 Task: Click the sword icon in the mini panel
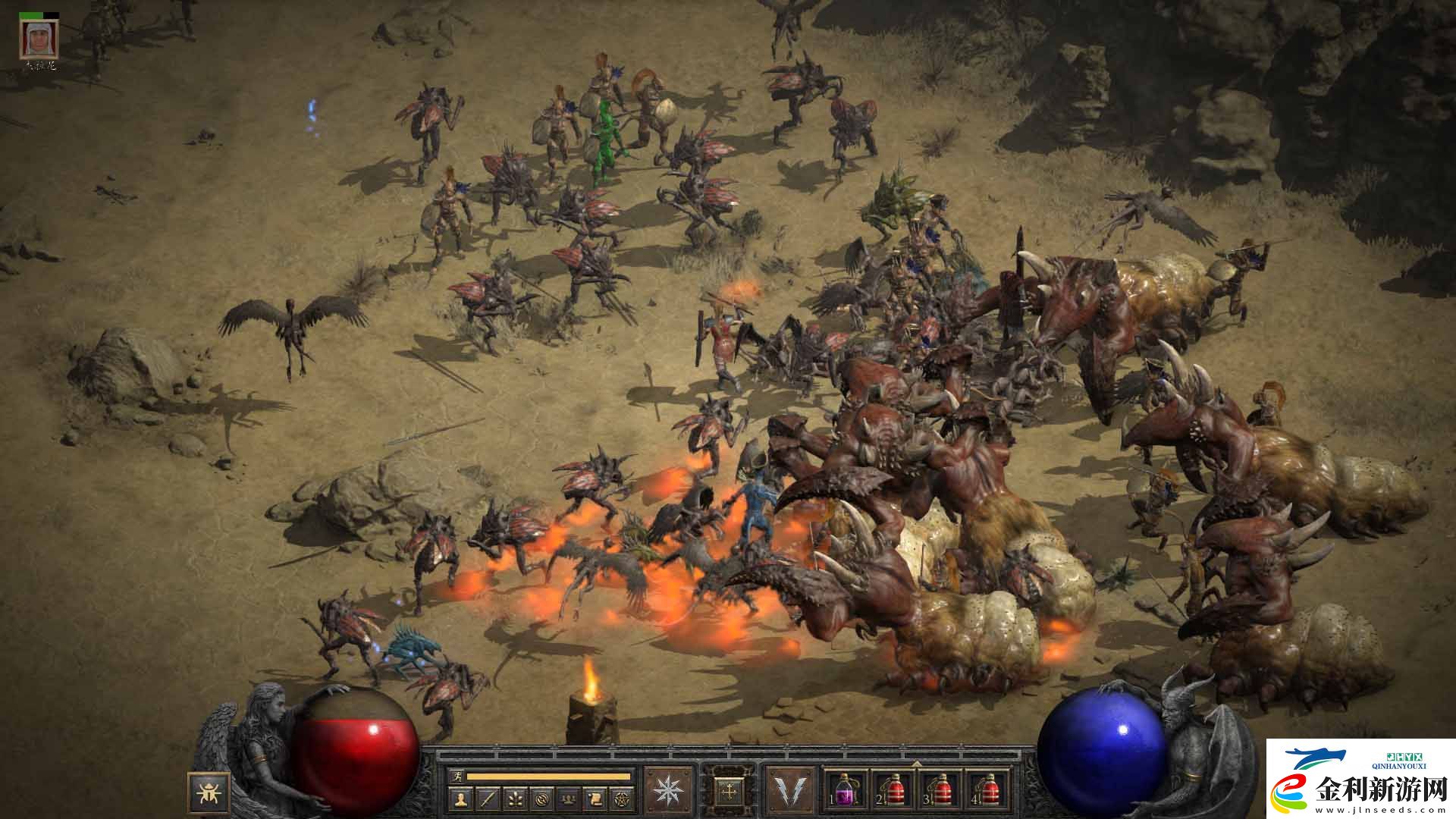point(488,798)
